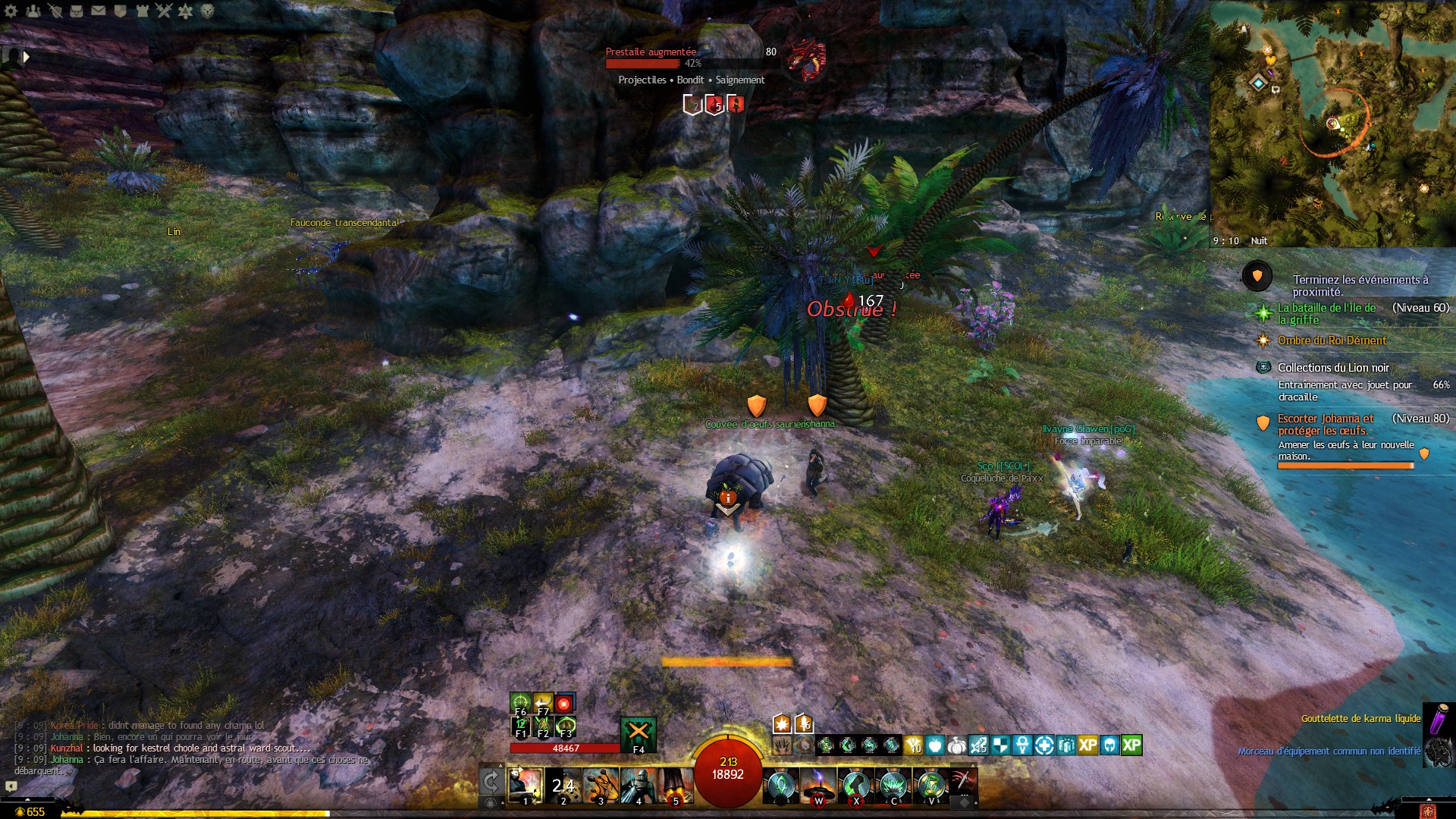Use the F6 green crosshair pet command
The height and width of the screenshot is (819, 1456).
pyautogui.click(x=520, y=703)
